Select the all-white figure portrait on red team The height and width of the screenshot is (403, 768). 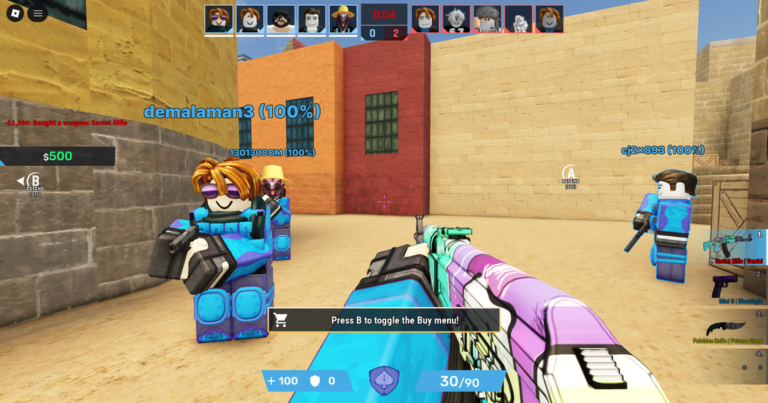click(518, 19)
